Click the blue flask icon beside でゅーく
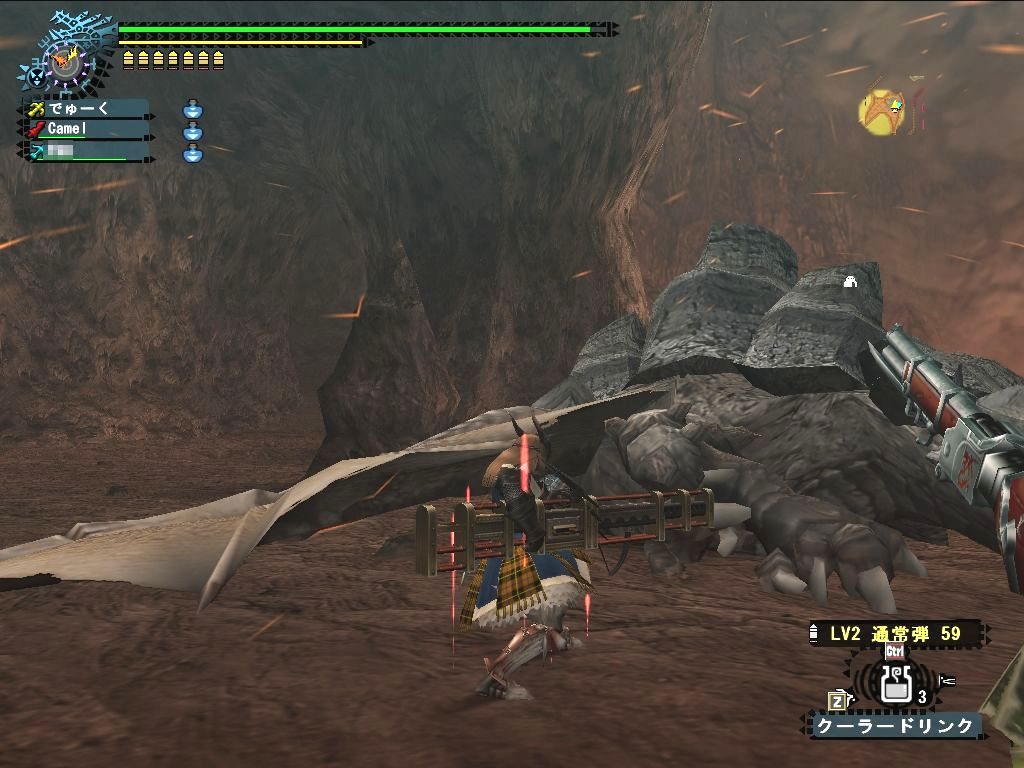Screen dimensions: 1024x768 [x=193, y=109]
